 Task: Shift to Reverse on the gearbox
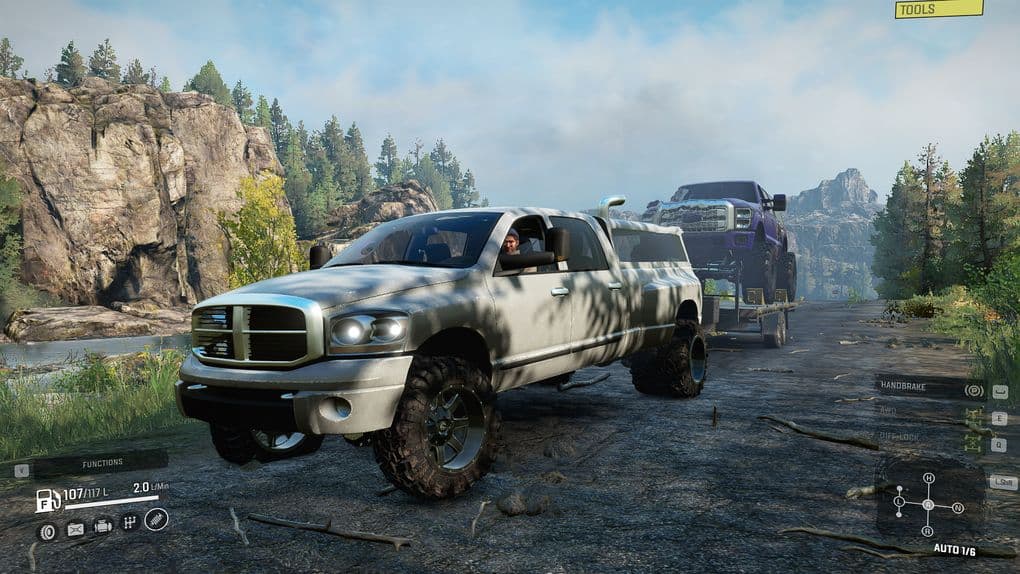(x=928, y=531)
